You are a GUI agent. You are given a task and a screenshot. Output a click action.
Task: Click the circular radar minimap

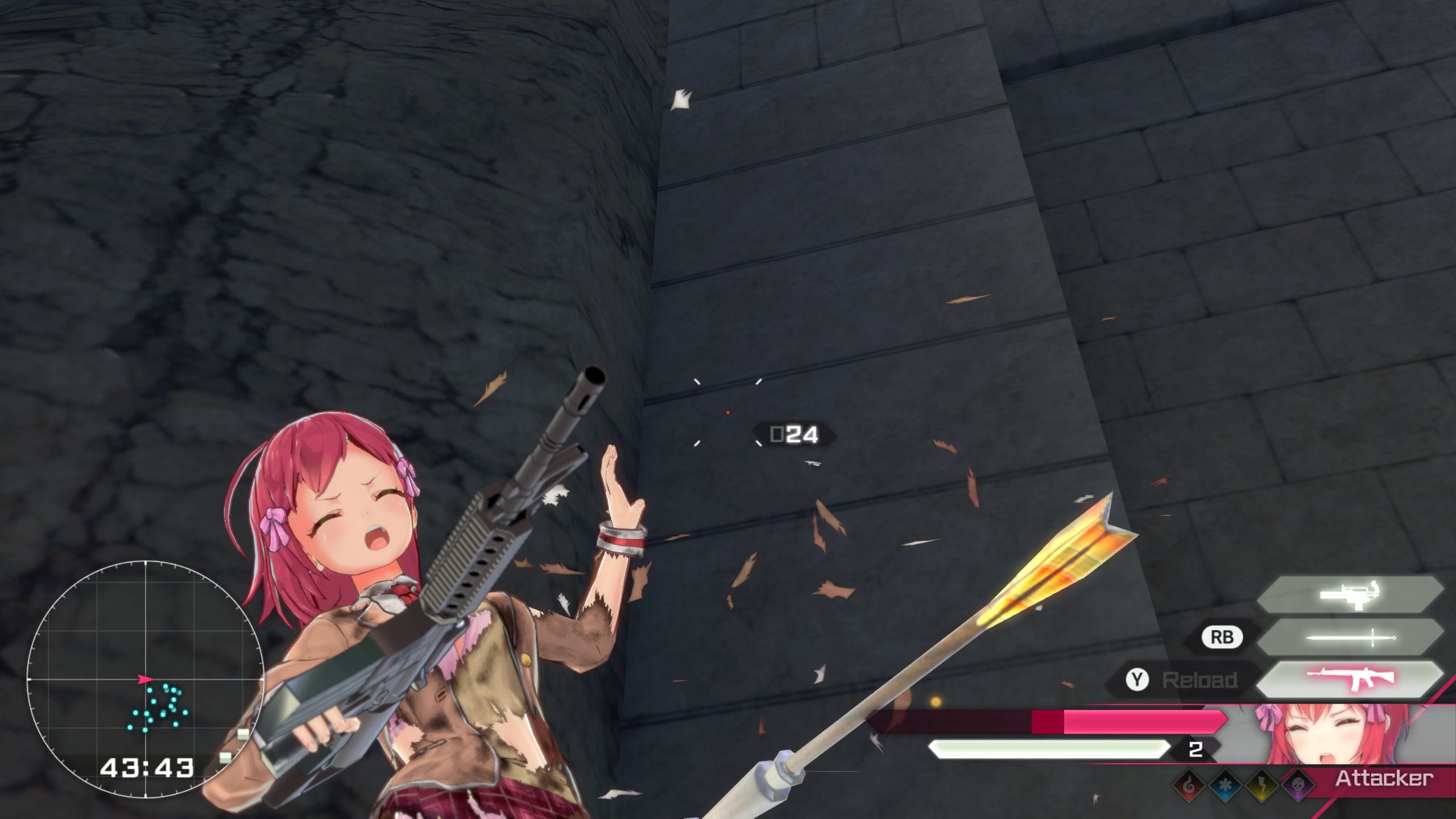point(145,679)
